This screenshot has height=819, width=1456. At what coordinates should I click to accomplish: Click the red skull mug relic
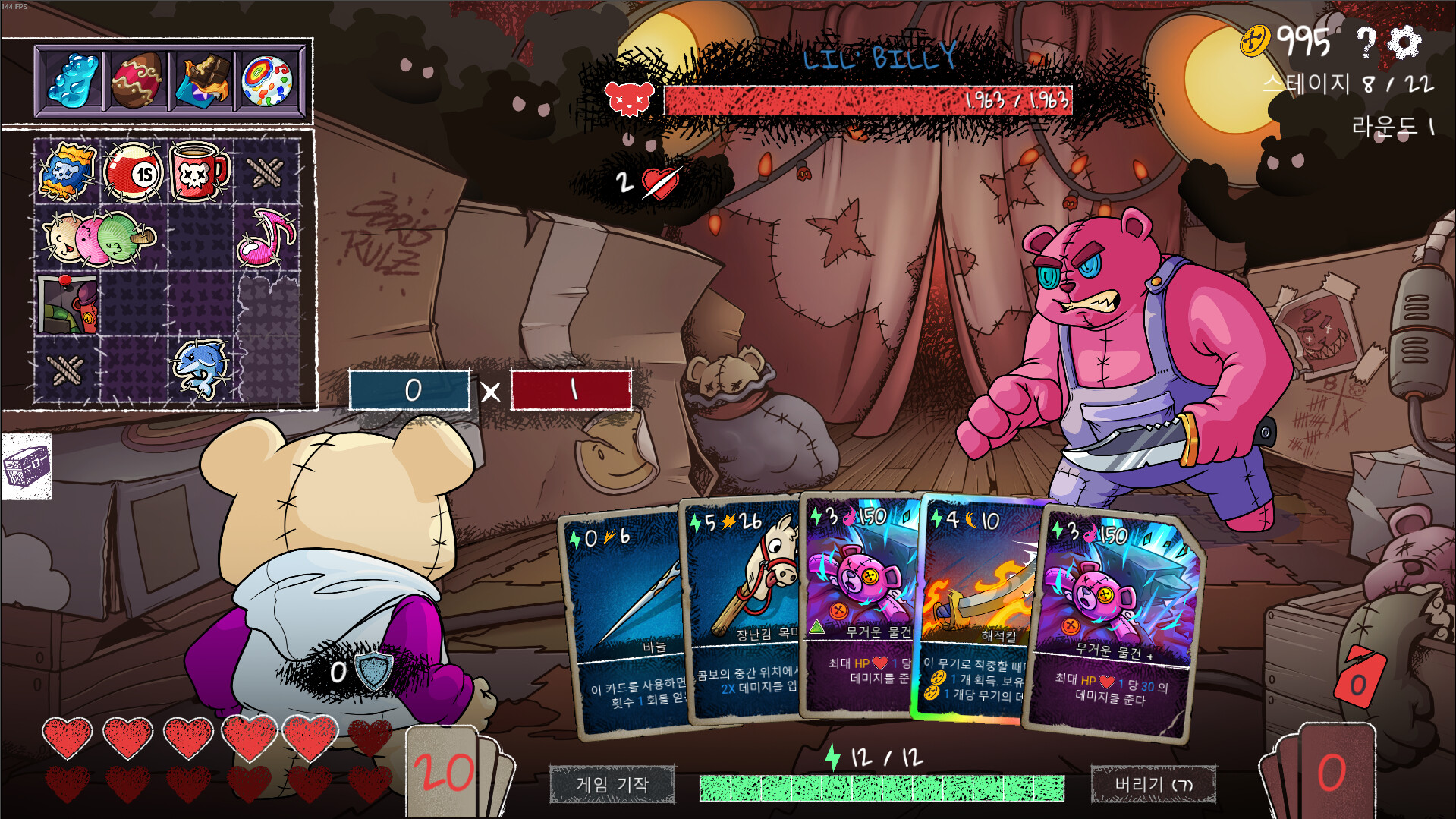point(199,172)
